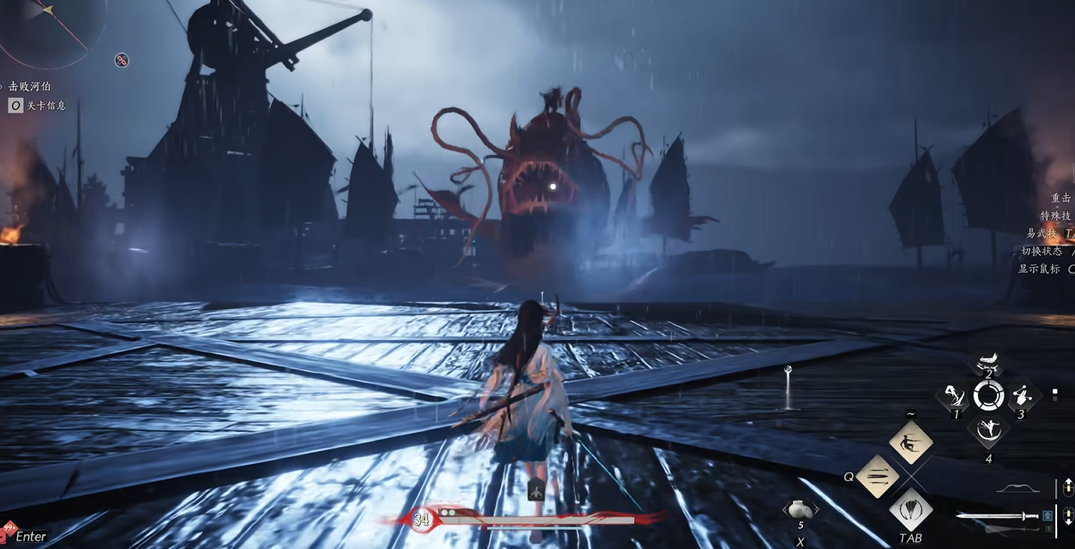This screenshot has height=549, width=1075.
Task: Use the healing jar consumable
Action: point(799,510)
